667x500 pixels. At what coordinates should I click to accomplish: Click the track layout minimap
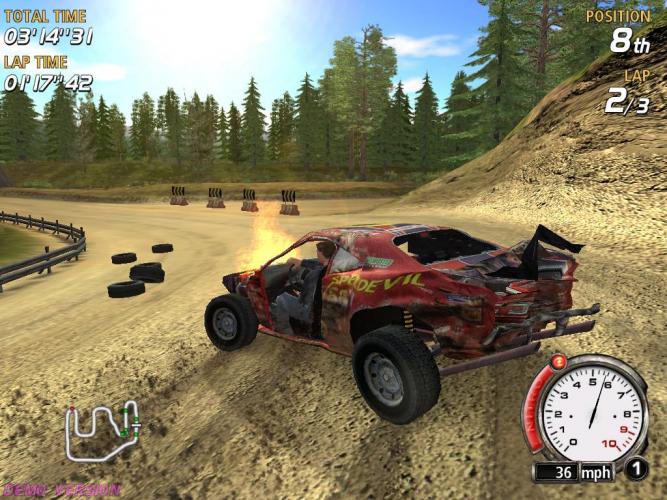pos(102,431)
